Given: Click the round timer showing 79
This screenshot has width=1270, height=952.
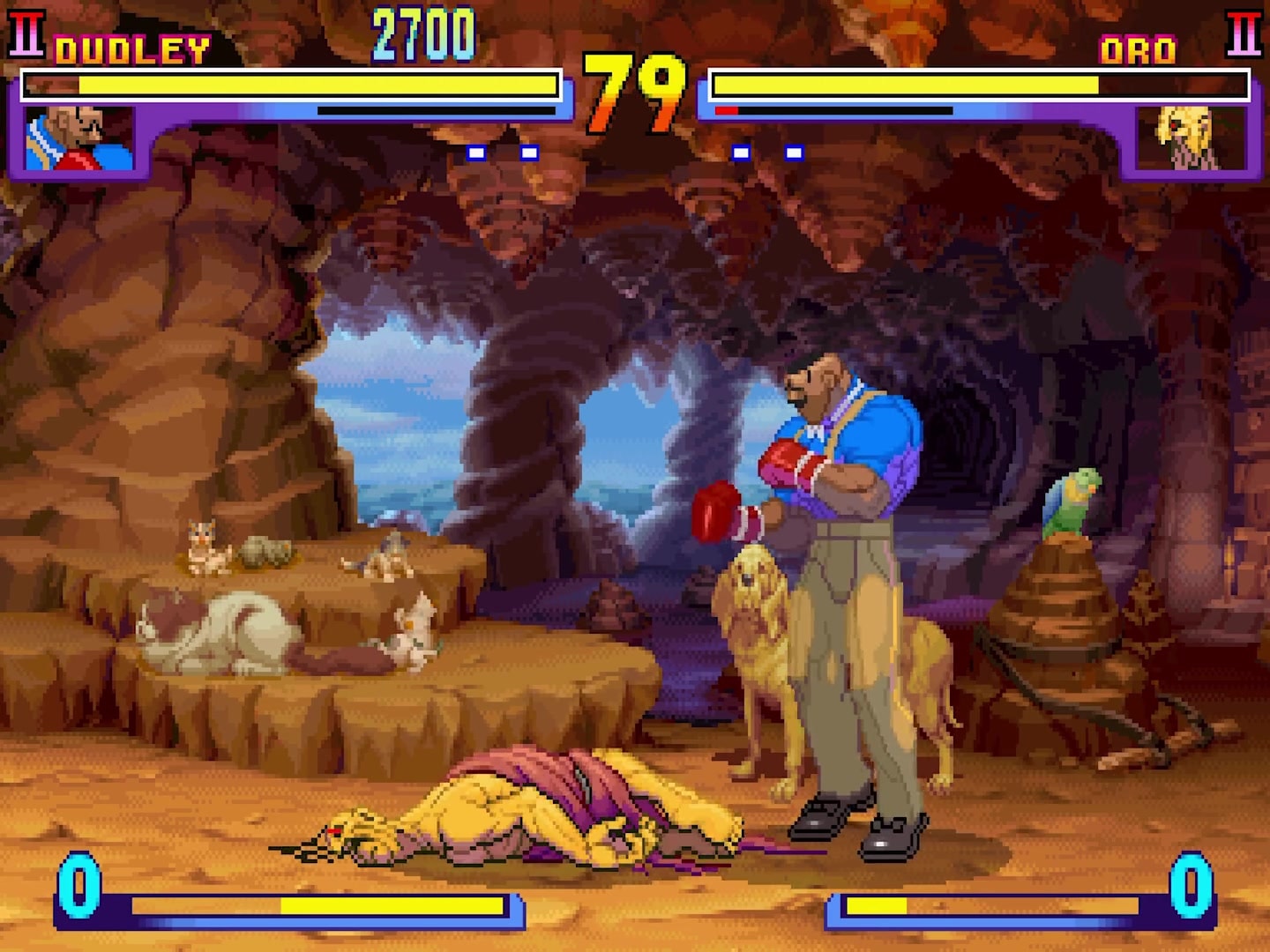Looking at the screenshot, I should pos(635,88).
